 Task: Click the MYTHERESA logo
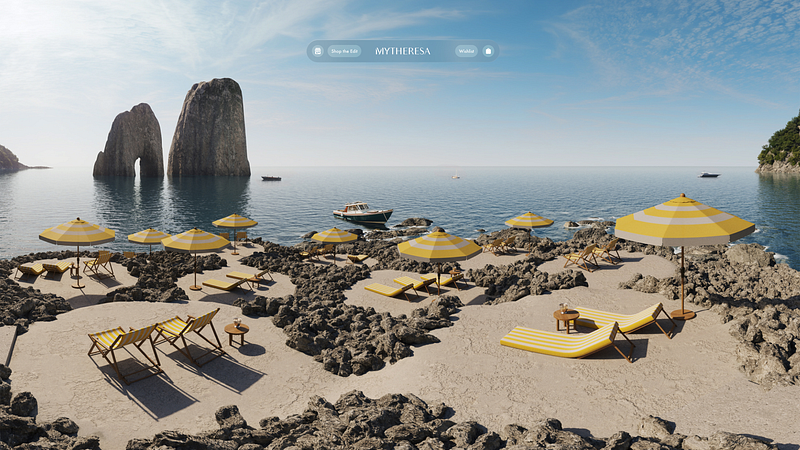click(403, 51)
